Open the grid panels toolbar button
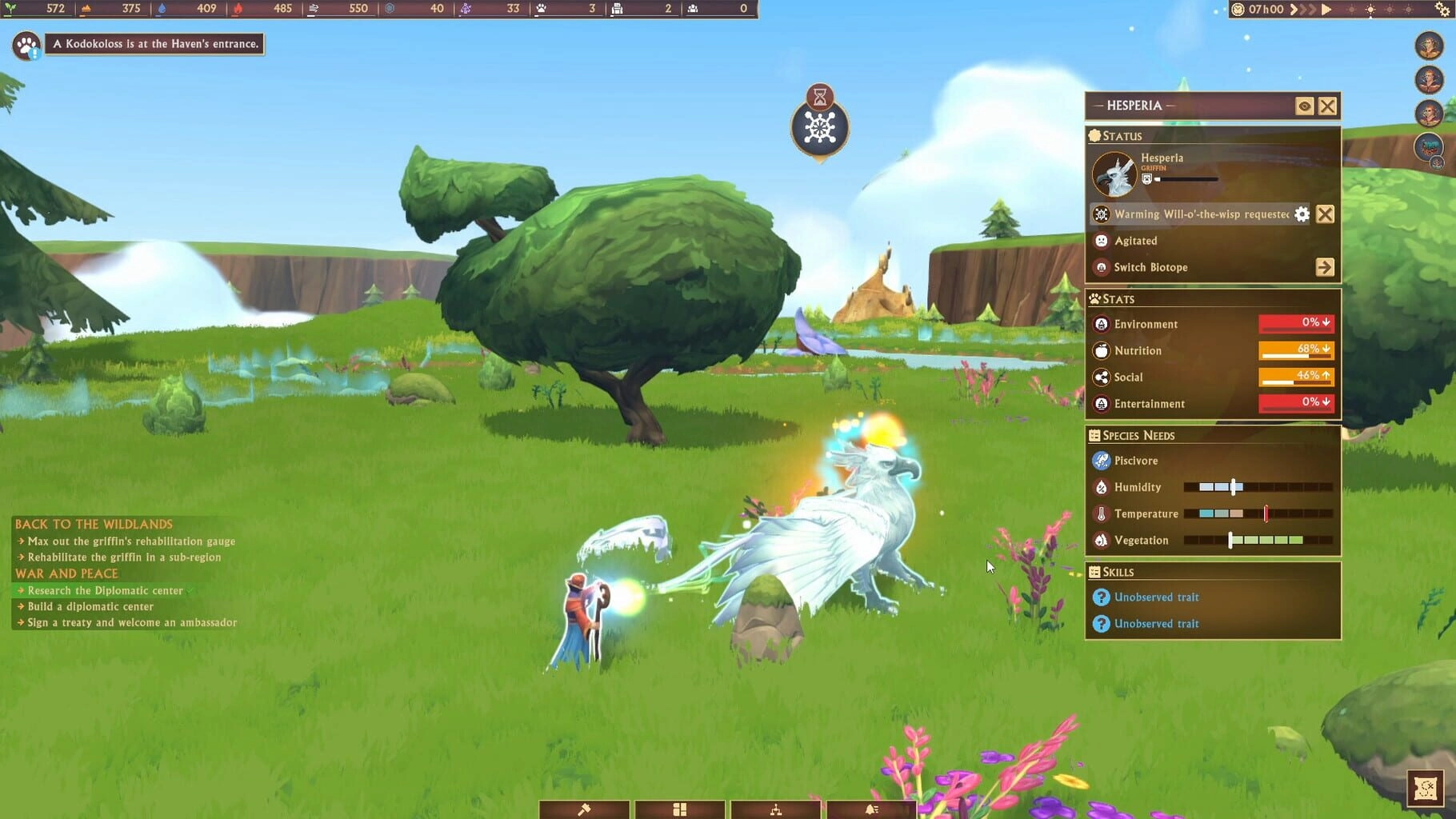 pyautogui.click(x=679, y=809)
